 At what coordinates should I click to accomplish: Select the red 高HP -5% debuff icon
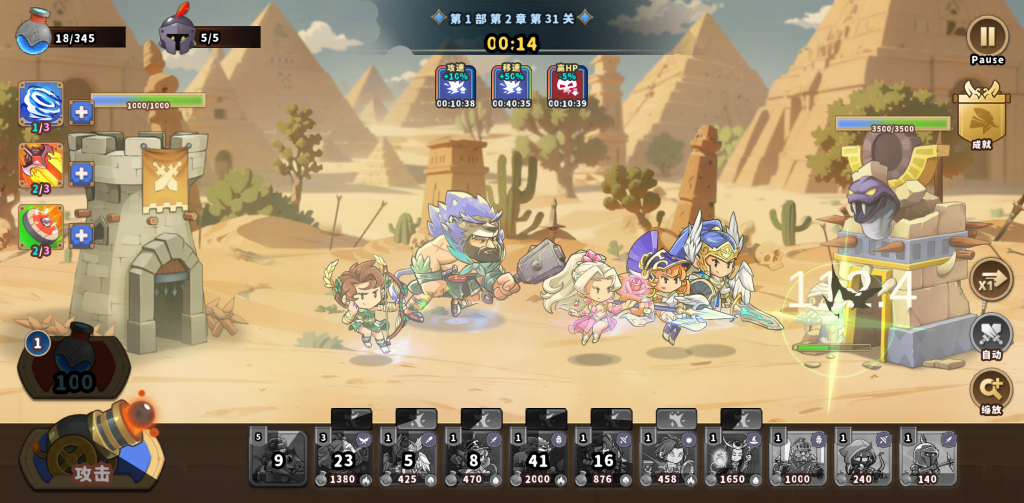567,86
